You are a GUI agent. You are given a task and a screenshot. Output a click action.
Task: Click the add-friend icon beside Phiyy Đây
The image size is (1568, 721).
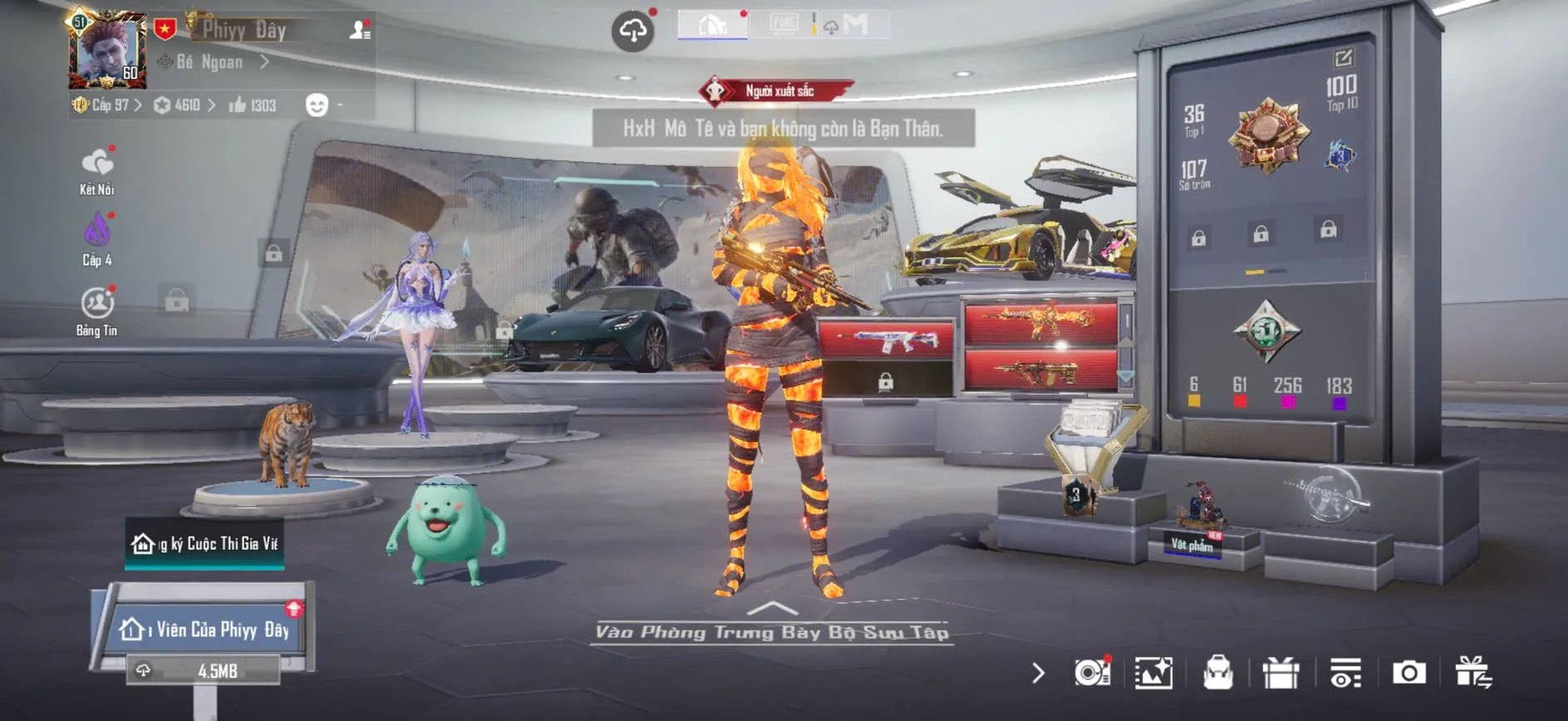357,30
